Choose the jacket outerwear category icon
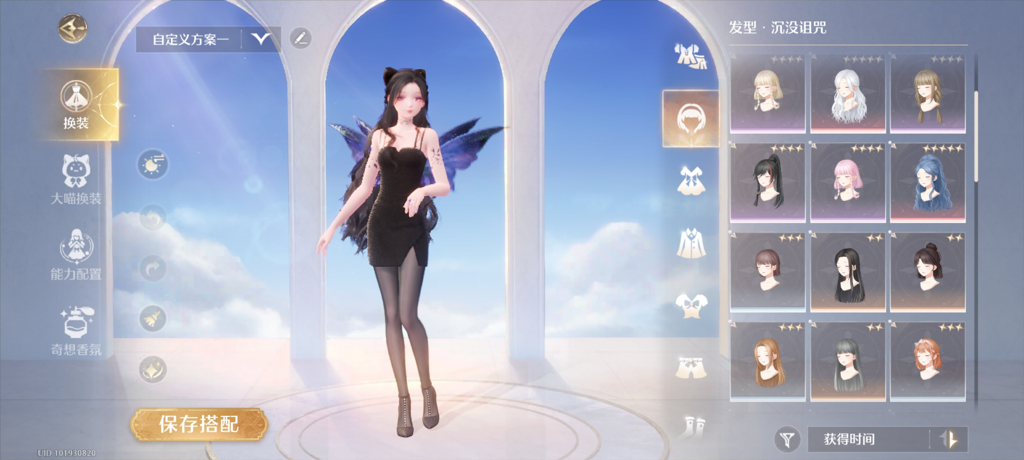1024x460 pixels. point(690,242)
